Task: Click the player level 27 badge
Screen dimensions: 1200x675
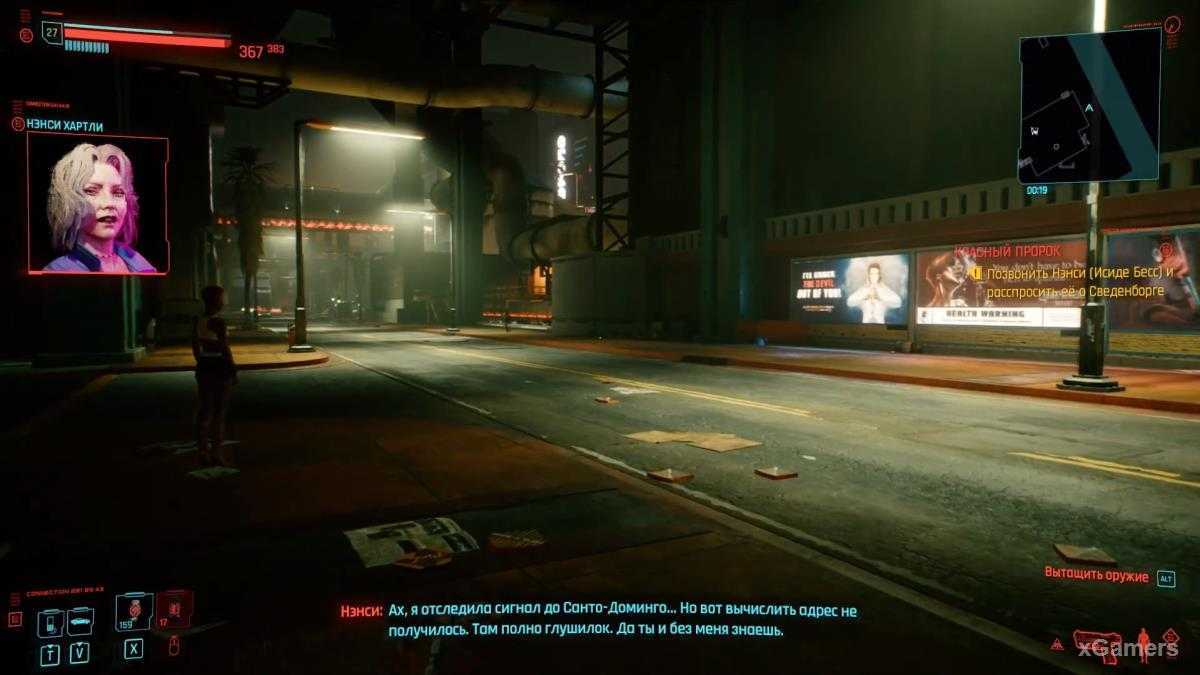Action: click(52, 32)
